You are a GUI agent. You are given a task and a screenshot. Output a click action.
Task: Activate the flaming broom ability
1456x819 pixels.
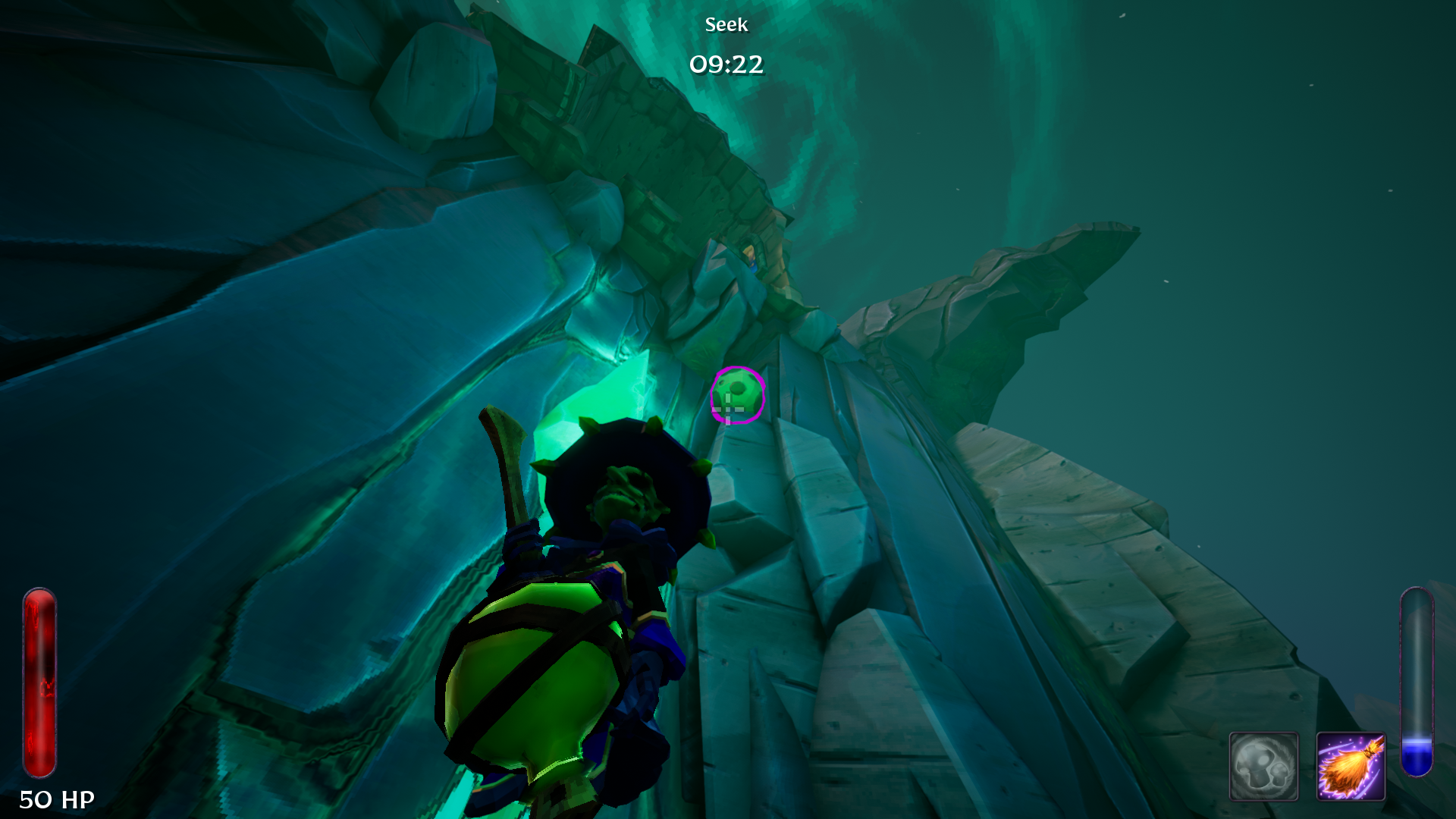tap(1351, 766)
